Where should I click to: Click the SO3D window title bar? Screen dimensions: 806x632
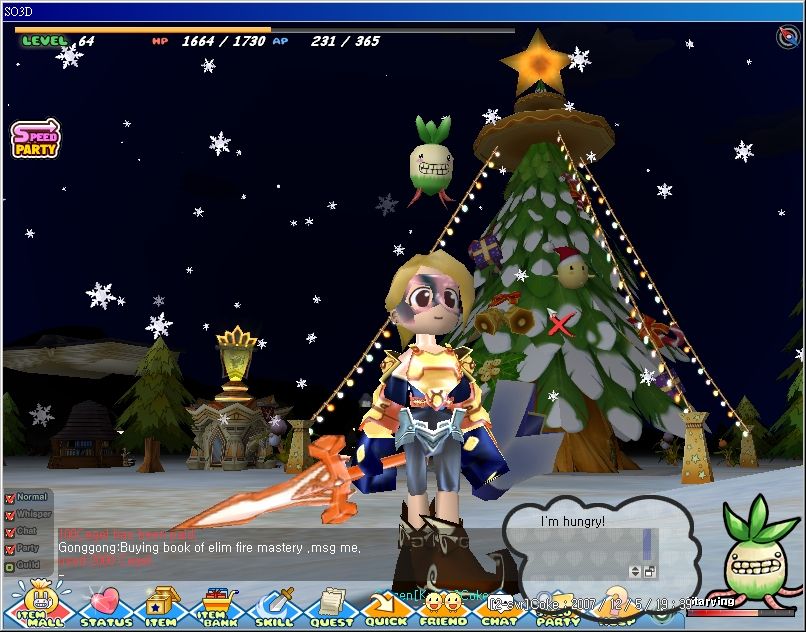click(x=400, y=11)
